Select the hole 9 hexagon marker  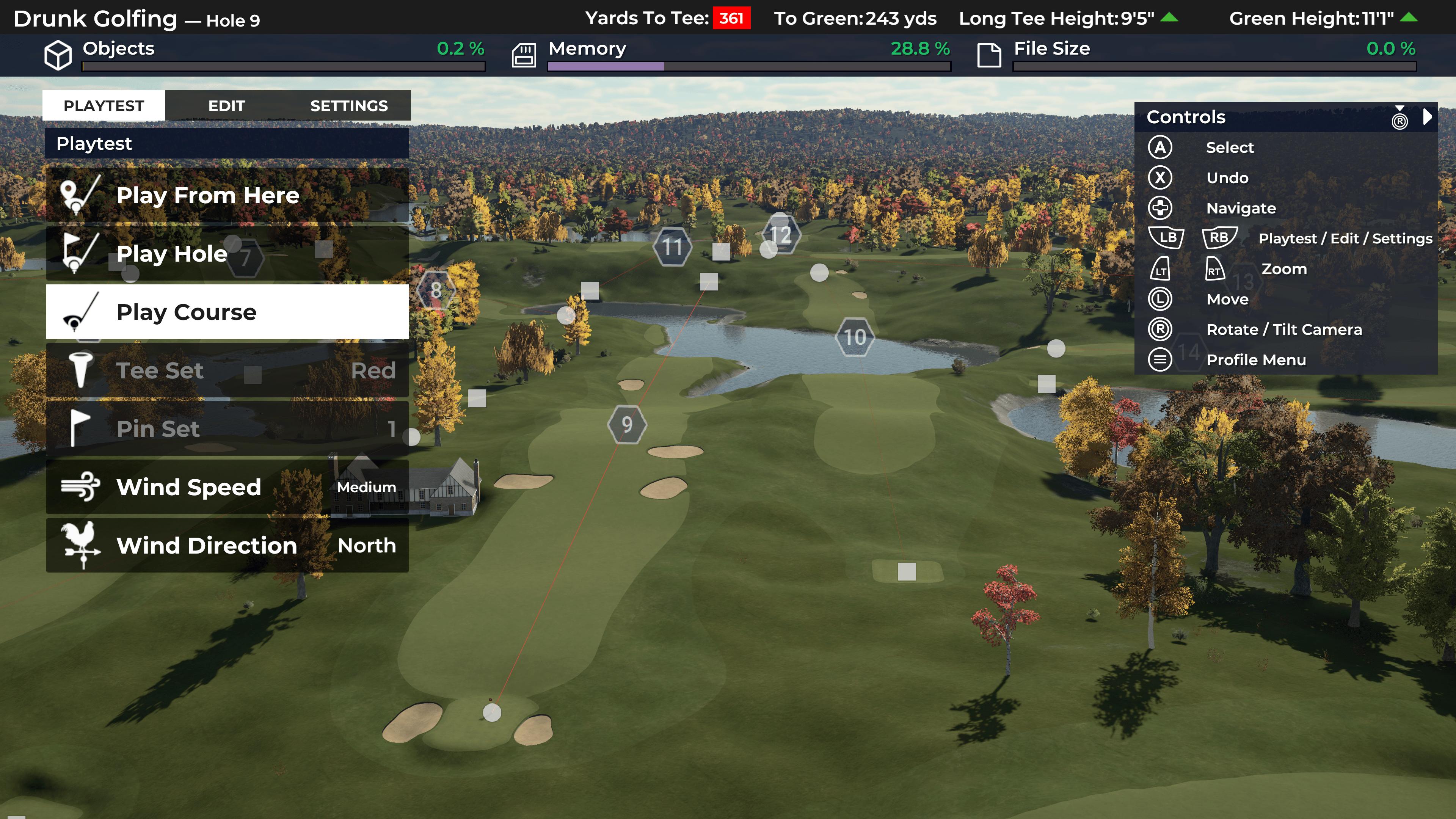[x=627, y=425]
